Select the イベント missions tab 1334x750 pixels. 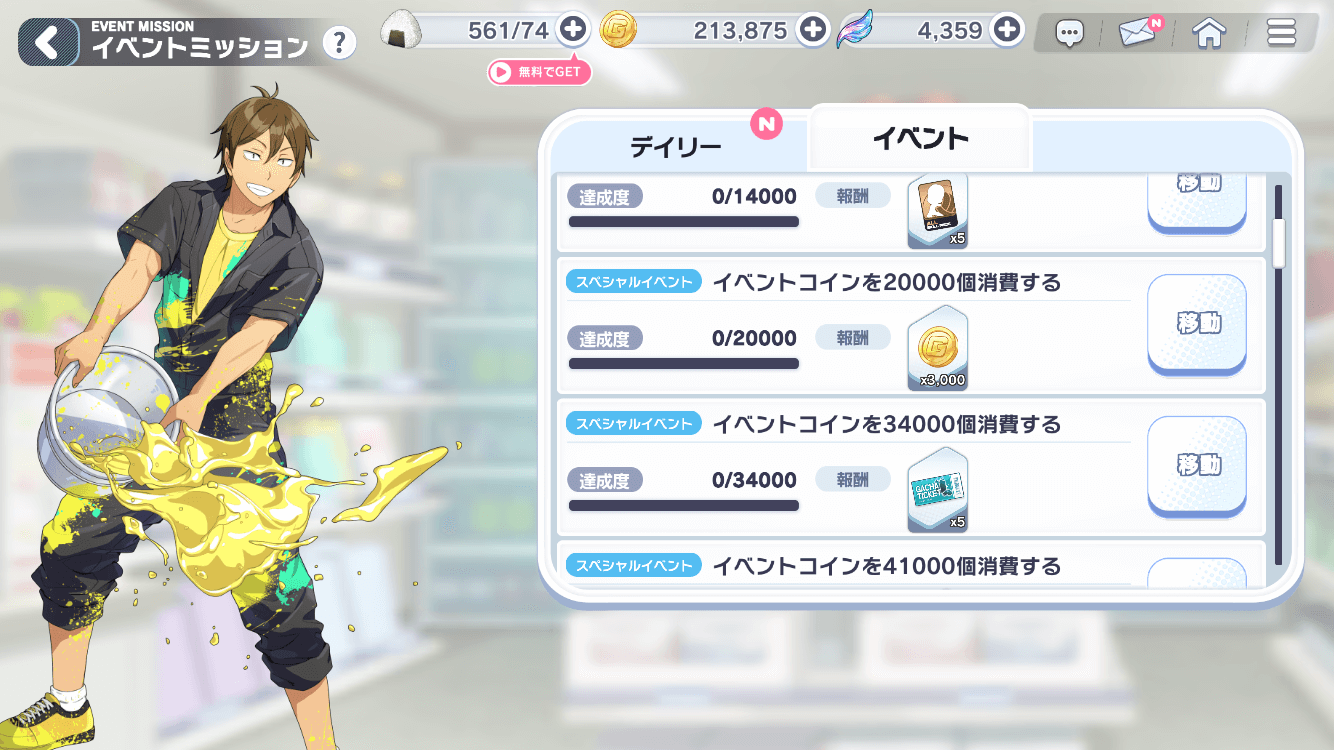pyautogui.click(x=920, y=139)
